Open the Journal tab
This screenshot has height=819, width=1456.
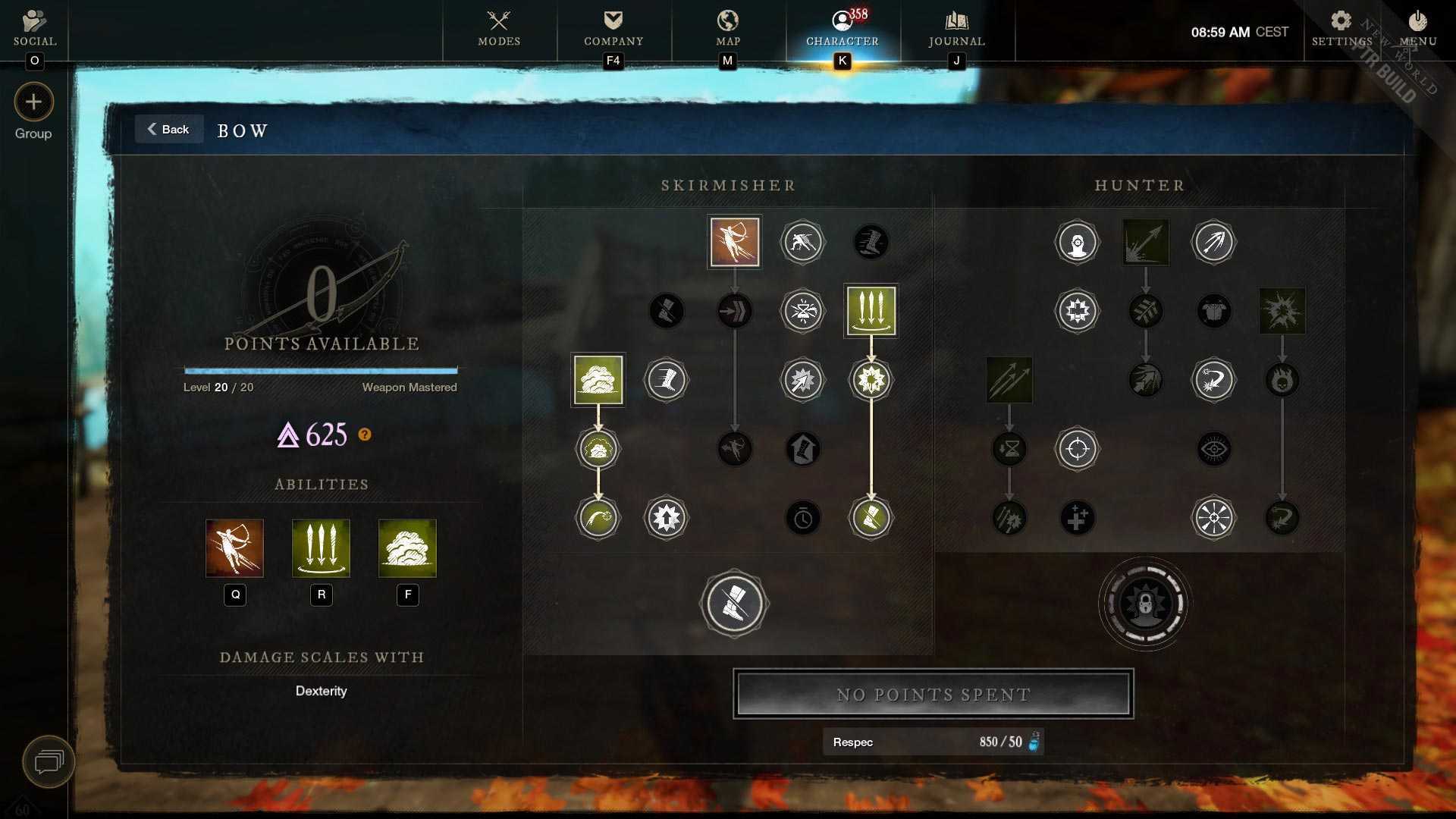point(956,28)
